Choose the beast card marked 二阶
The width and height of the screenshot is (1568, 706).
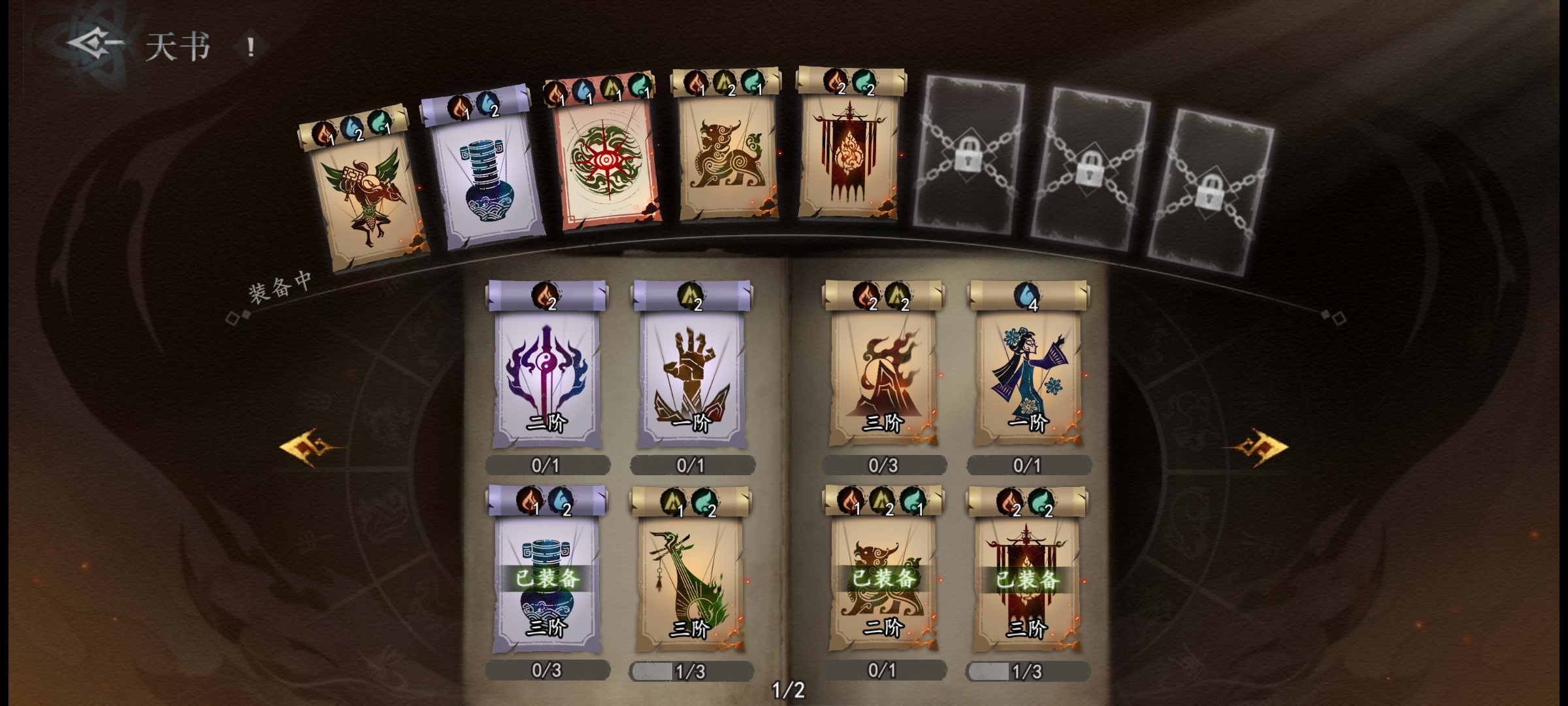click(x=883, y=582)
